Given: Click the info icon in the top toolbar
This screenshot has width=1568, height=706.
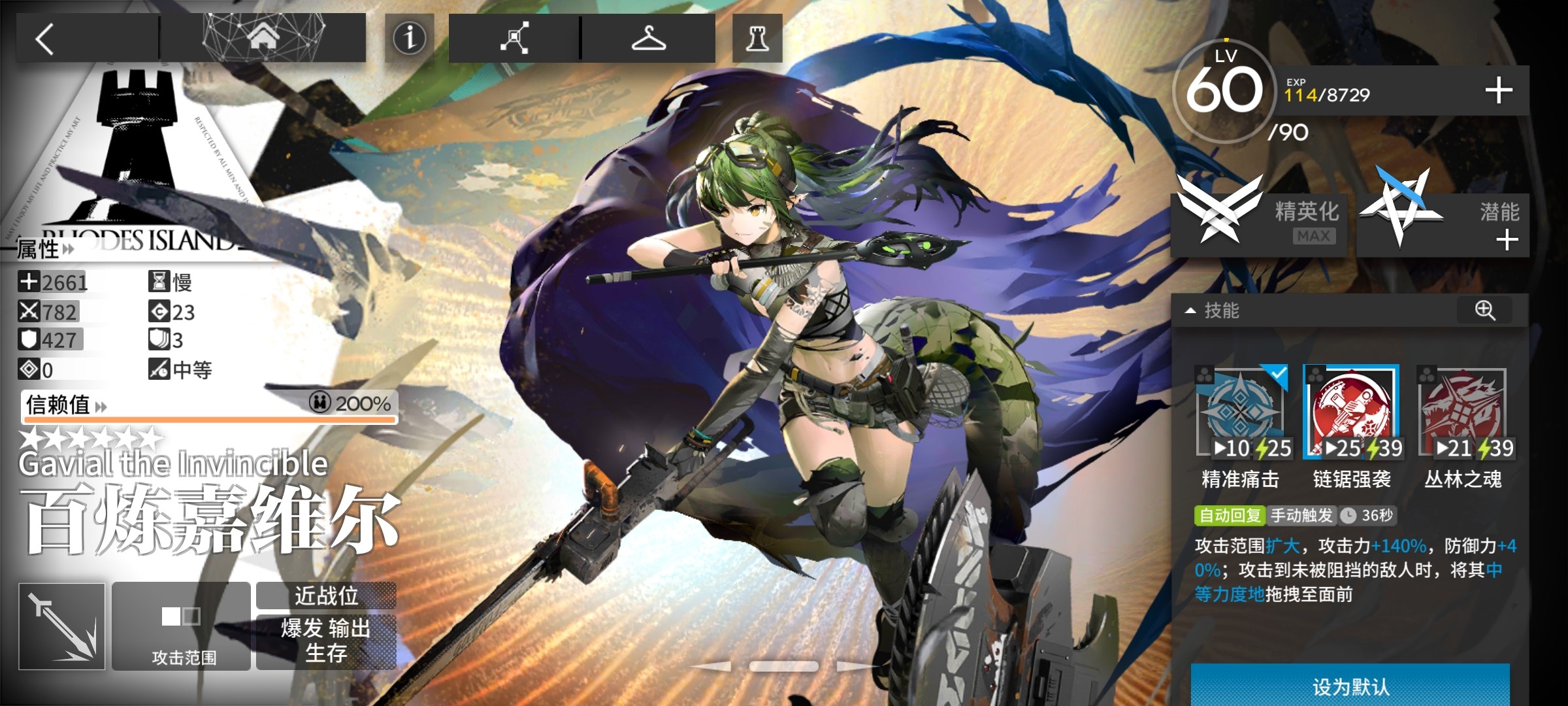Looking at the screenshot, I should pos(410,39).
